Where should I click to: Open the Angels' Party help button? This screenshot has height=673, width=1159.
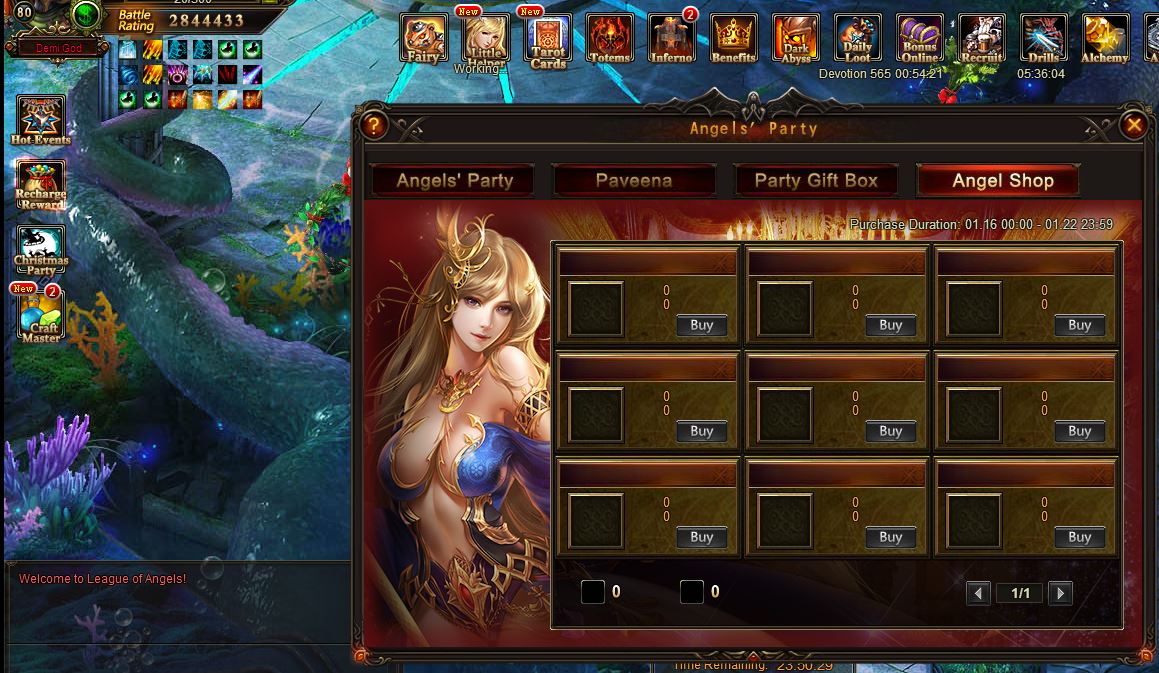[374, 125]
